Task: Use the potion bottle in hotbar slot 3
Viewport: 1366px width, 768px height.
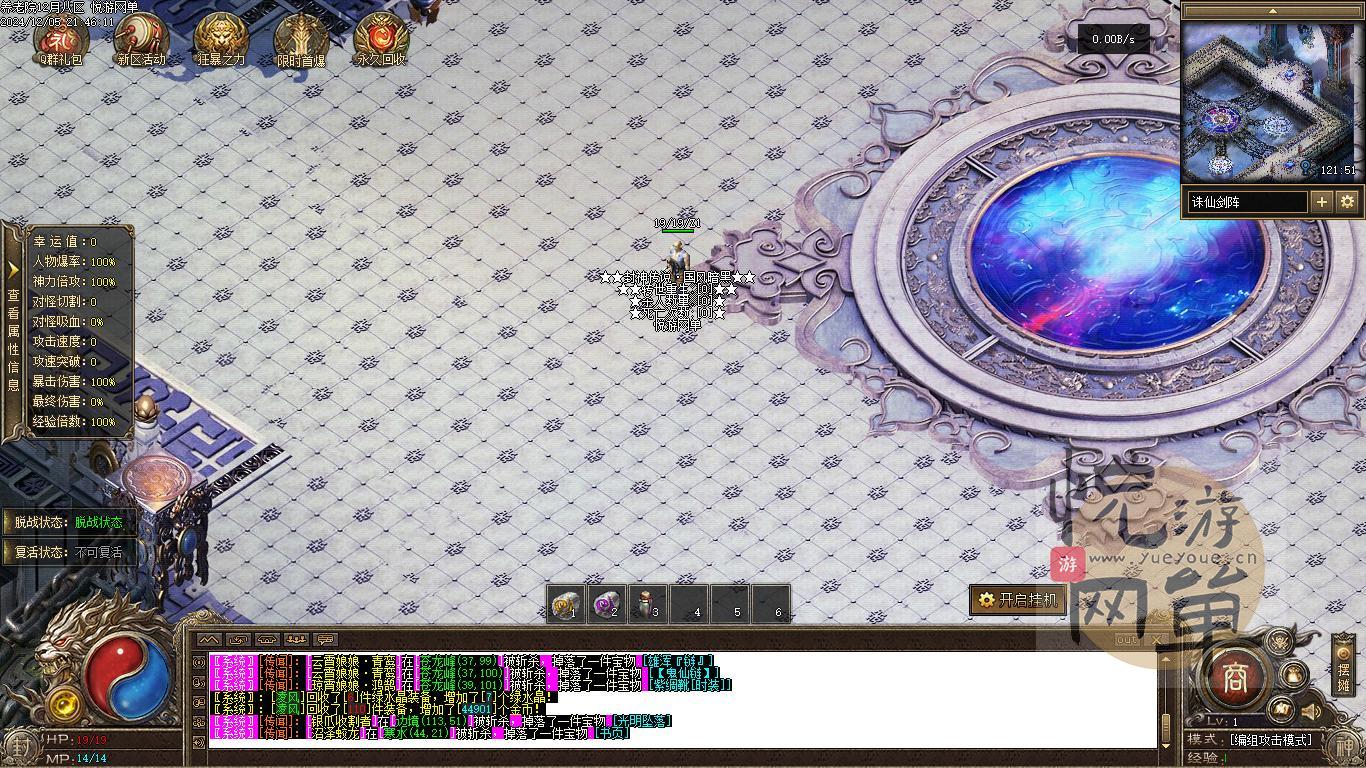Action: point(648,605)
